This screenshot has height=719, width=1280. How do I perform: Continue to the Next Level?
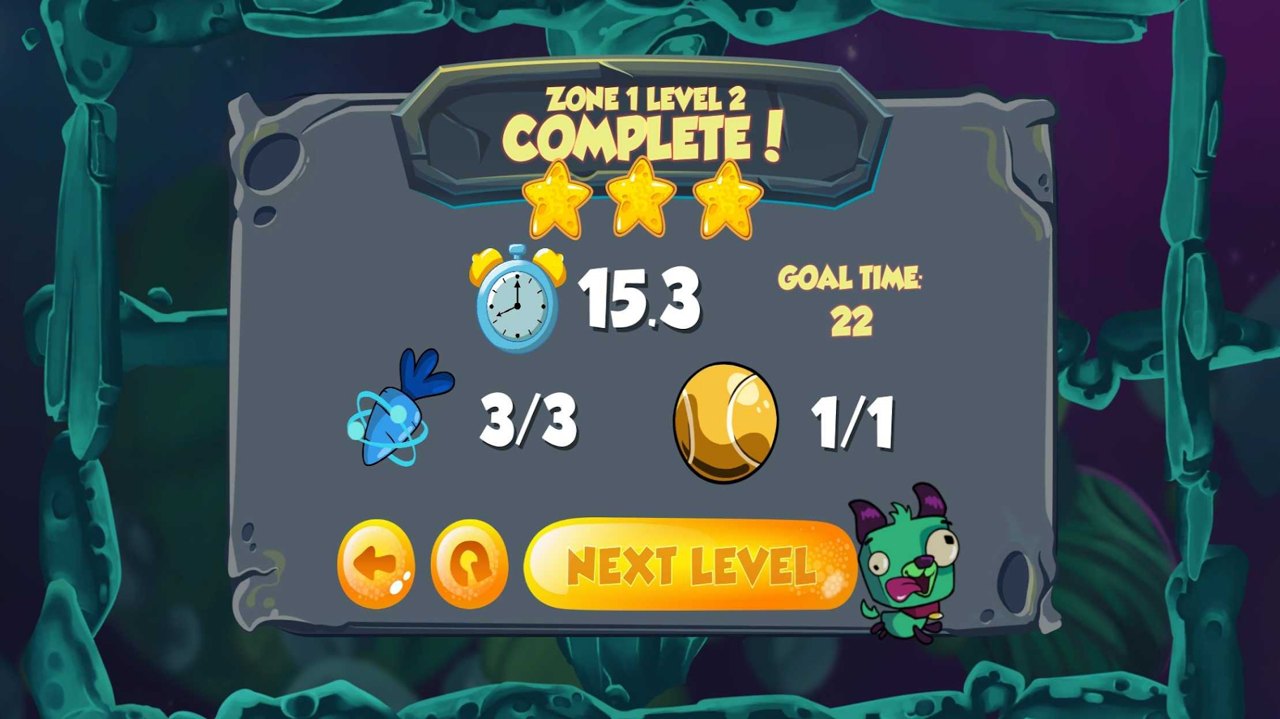690,565
